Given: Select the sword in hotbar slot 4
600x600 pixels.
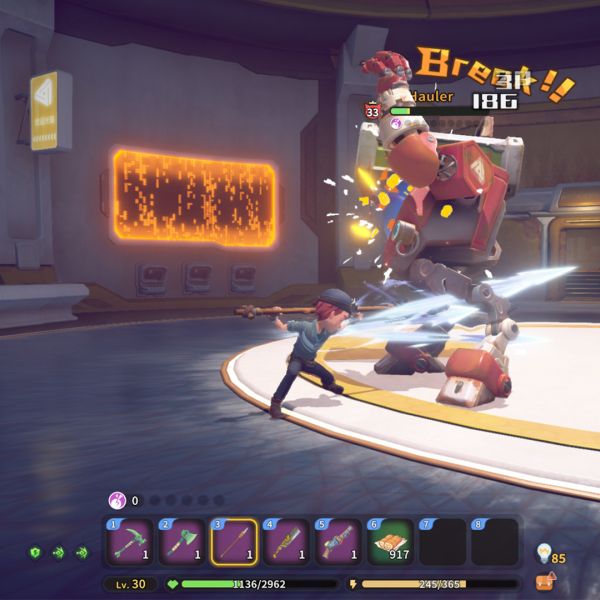Looking at the screenshot, I should tap(286, 542).
